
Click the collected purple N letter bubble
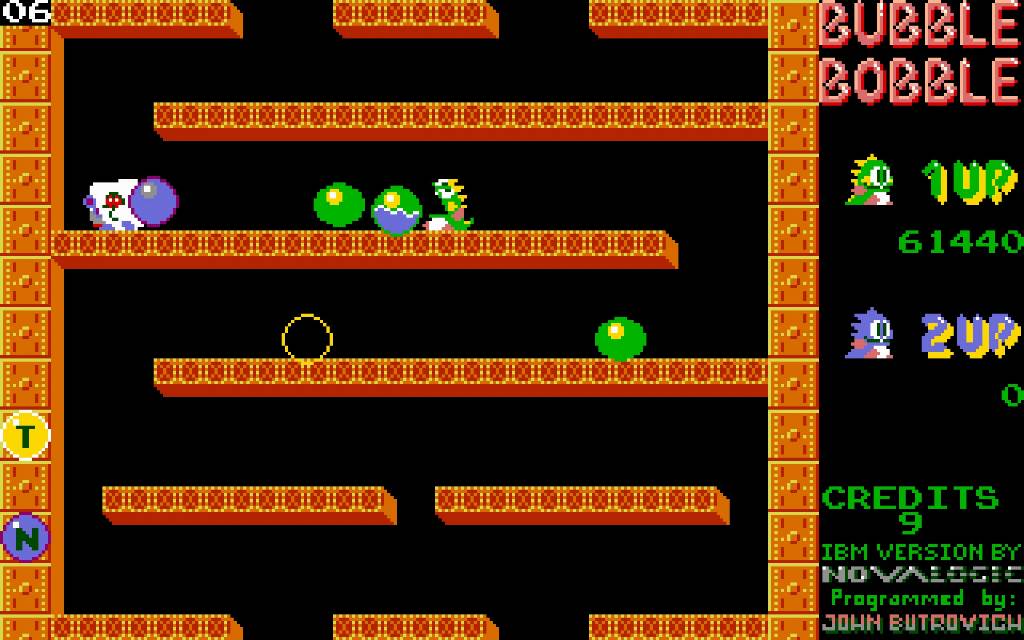coord(26,538)
